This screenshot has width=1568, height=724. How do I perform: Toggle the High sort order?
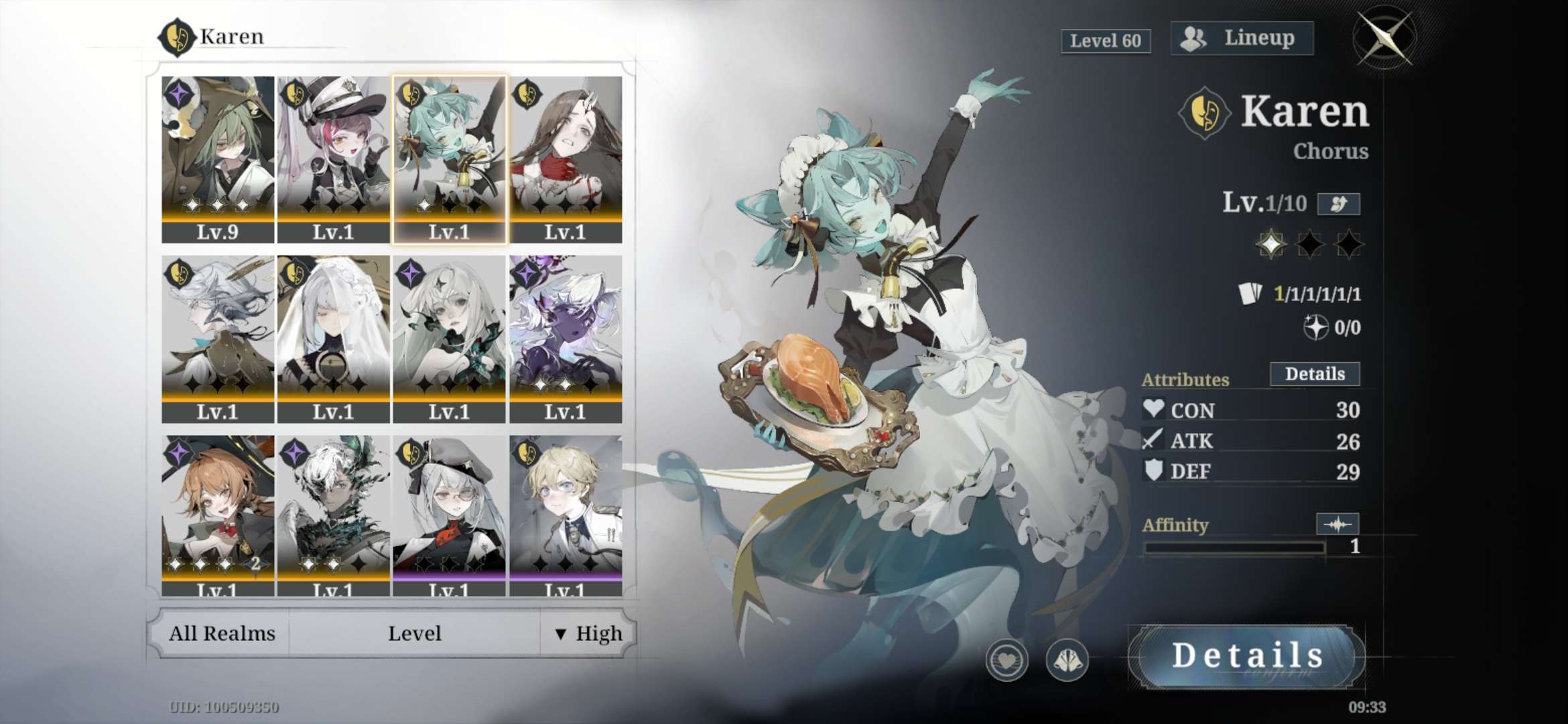[x=588, y=633]
